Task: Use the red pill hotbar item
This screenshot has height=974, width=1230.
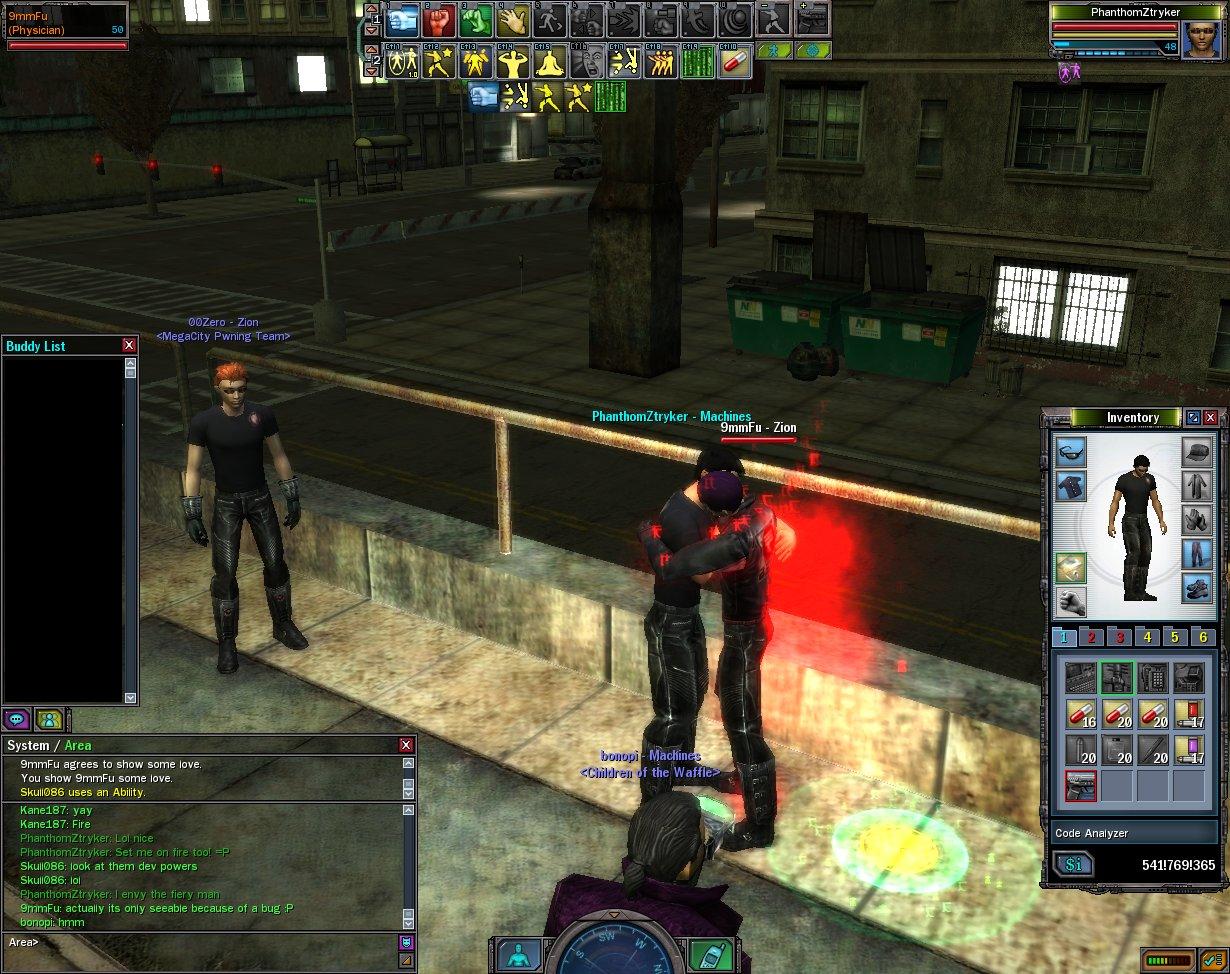Action: coord(735,63)
